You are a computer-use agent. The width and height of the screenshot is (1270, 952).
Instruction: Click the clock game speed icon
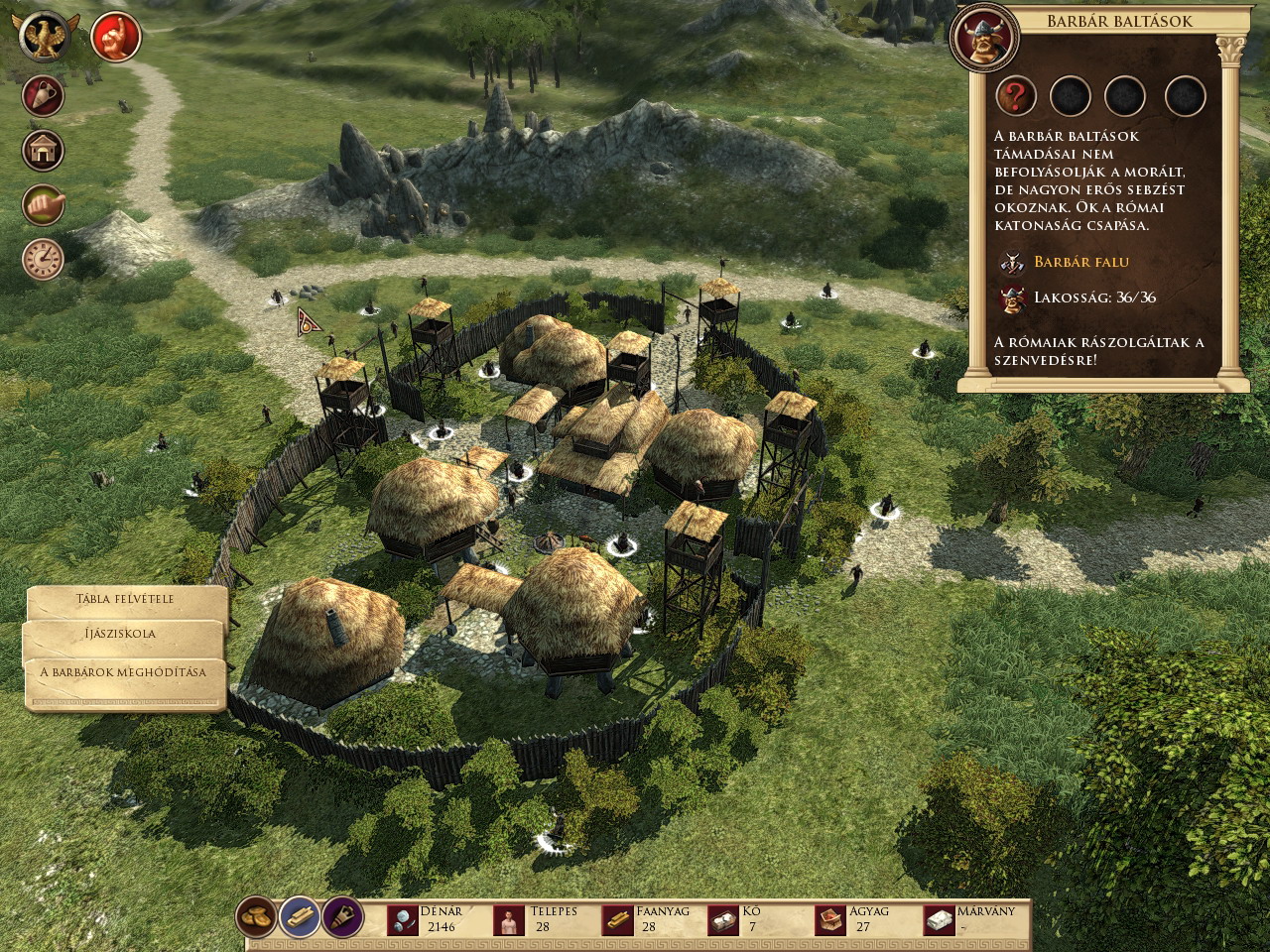click(x=44, y=259)
